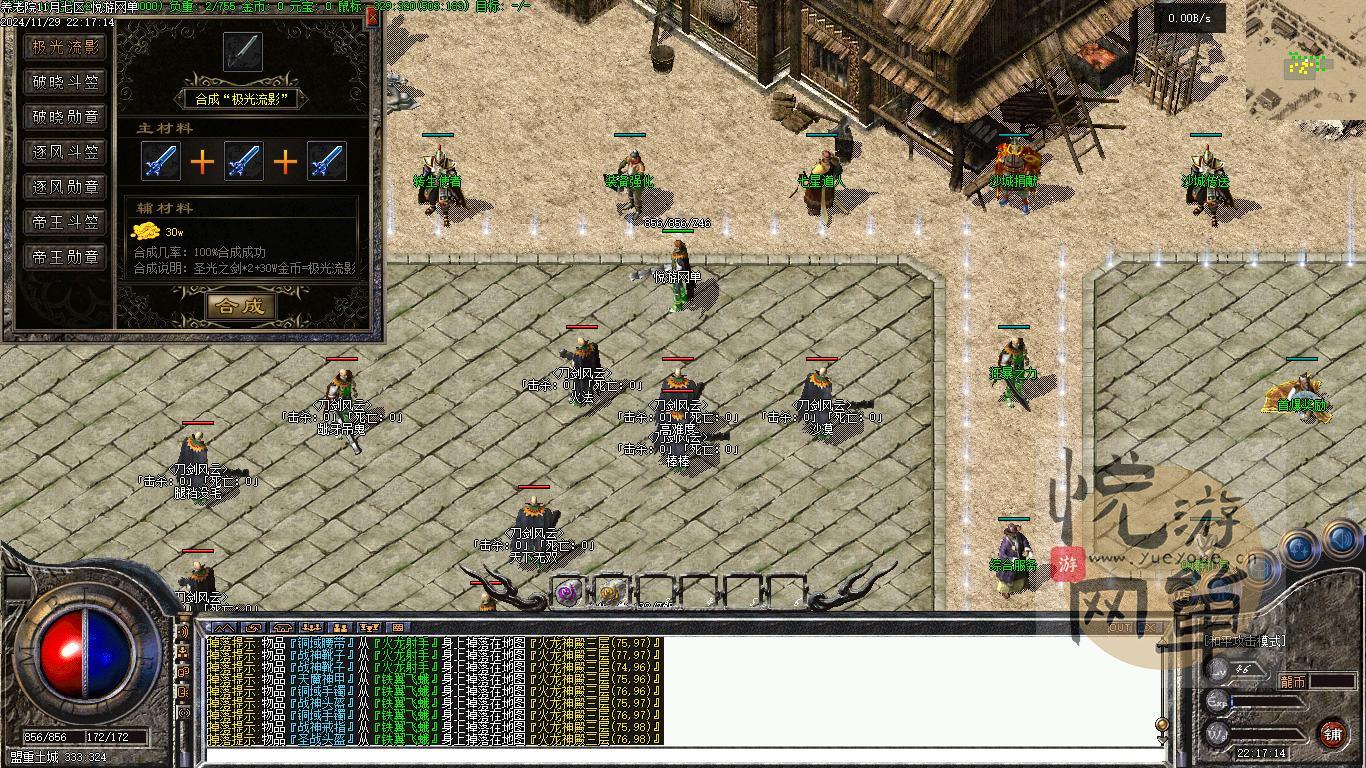Toggle the blue speaker sound button
Viewport: 1366px width, 768px height.
tap(1340, 542)
